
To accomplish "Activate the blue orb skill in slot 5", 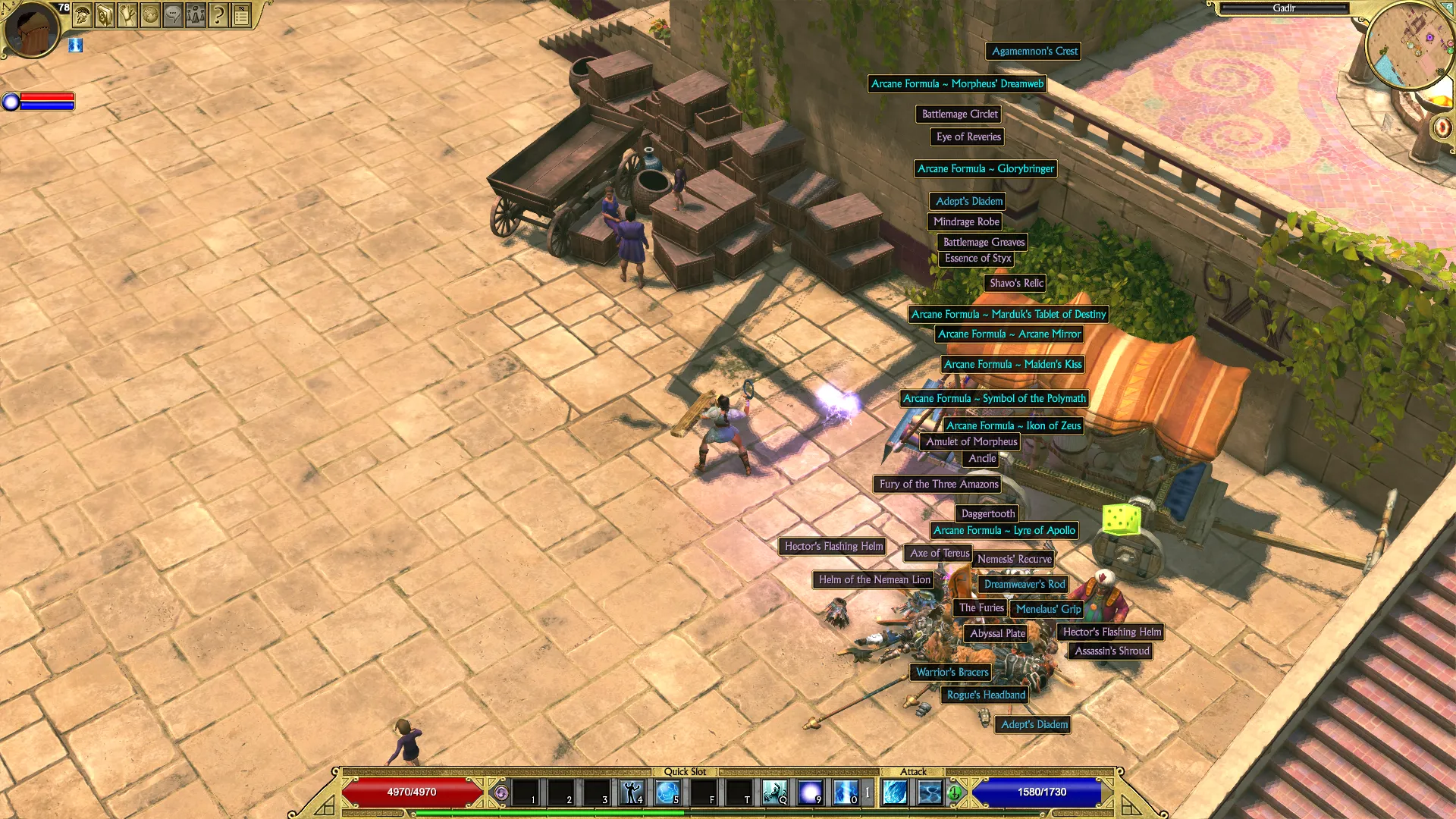I will [667, 792].
